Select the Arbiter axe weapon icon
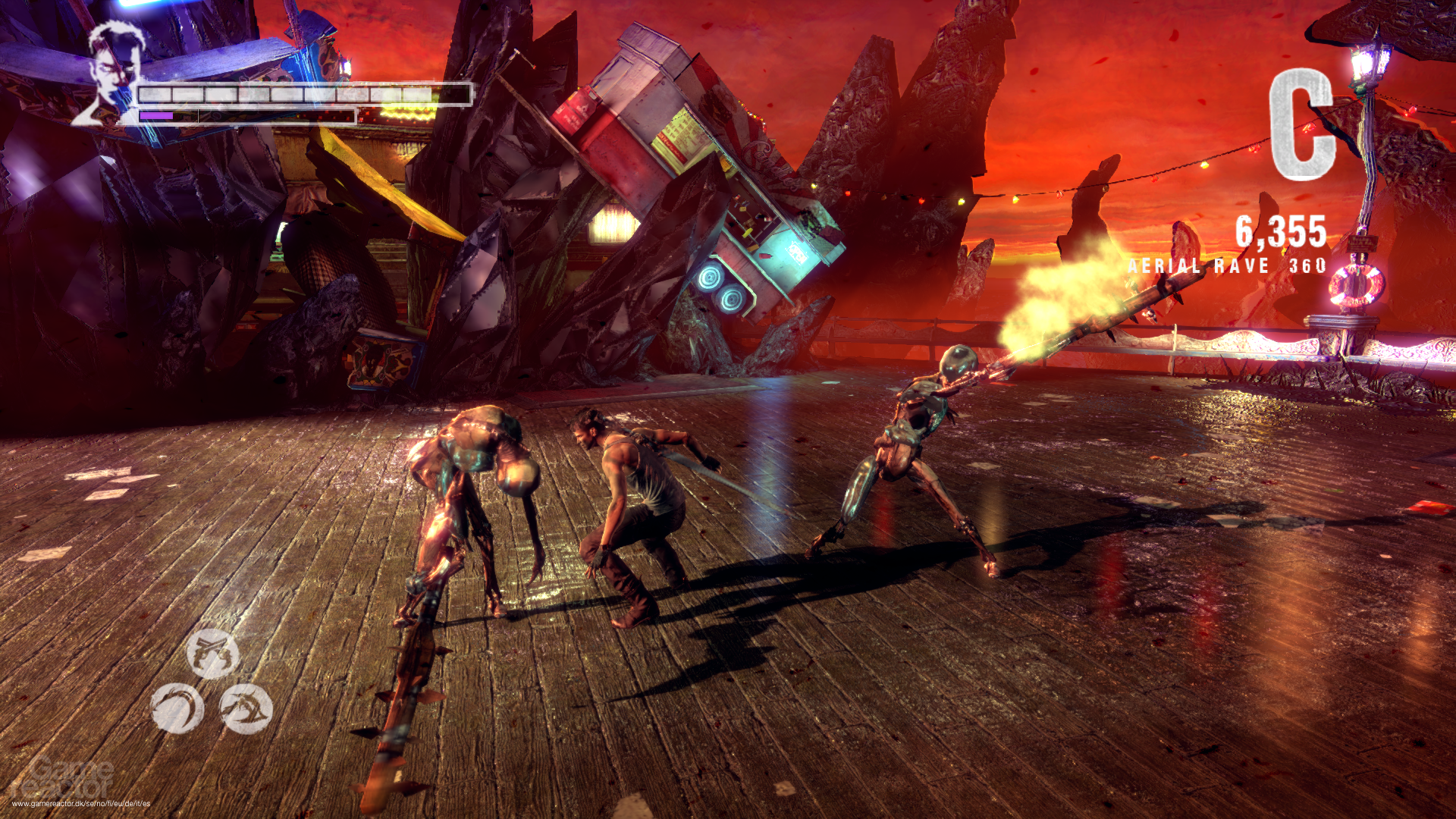 click(x=246, y=709)
